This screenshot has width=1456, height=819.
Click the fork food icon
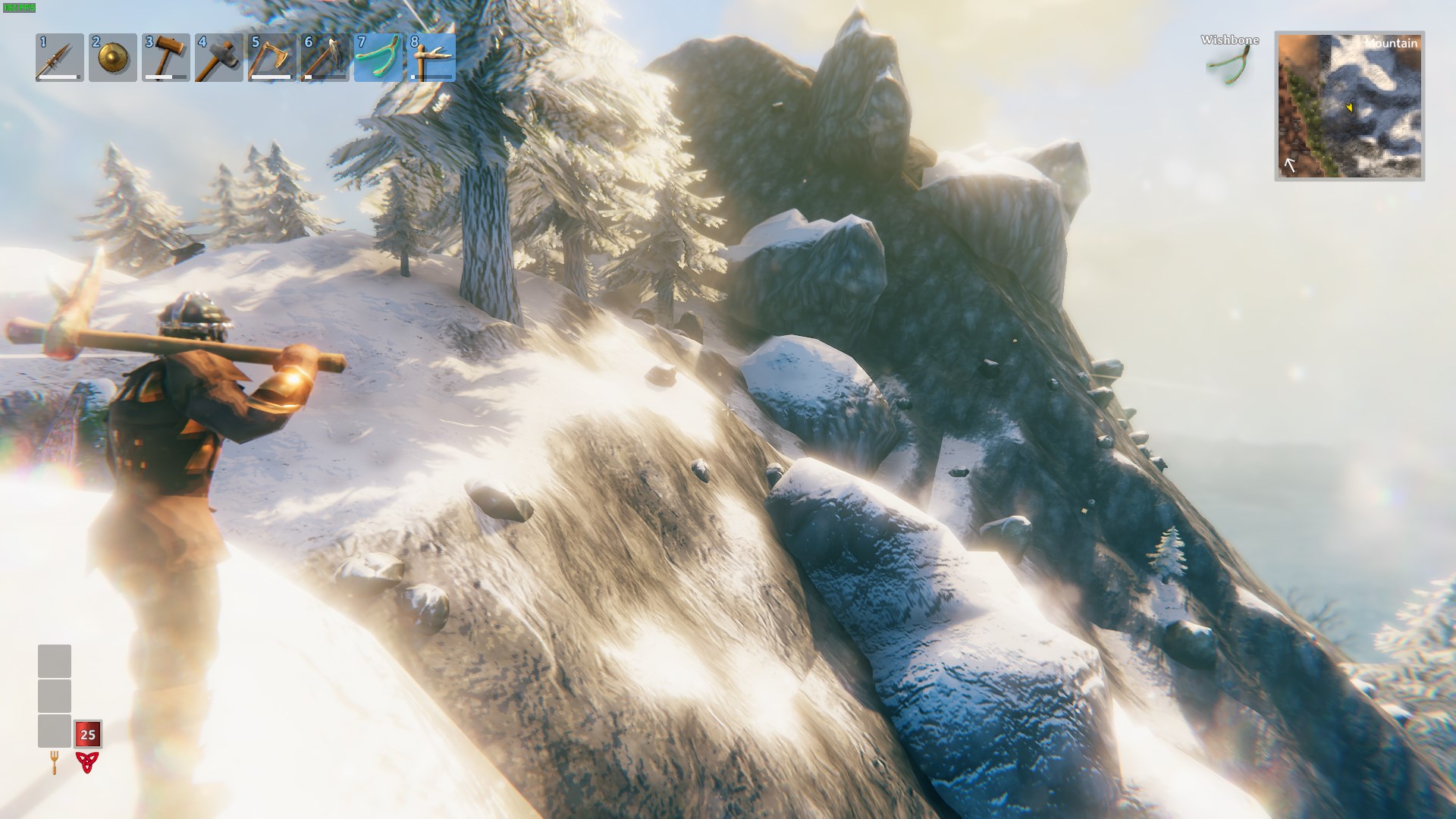tap(55, 762)
